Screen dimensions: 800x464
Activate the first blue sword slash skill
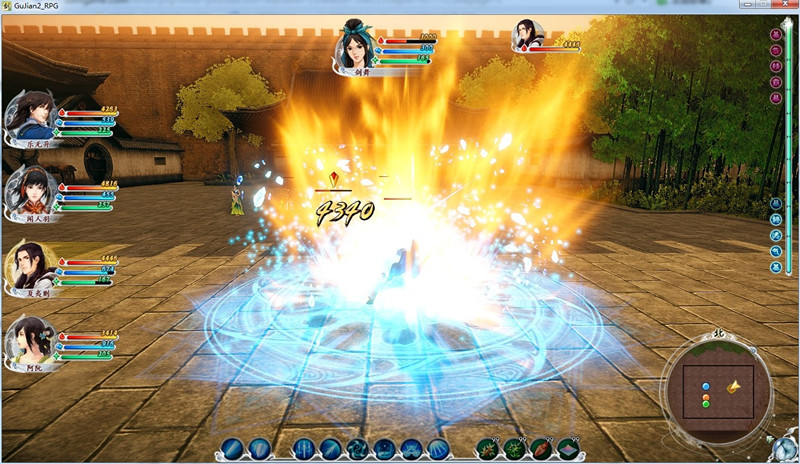pyautogui.click(x=232, y=448)
